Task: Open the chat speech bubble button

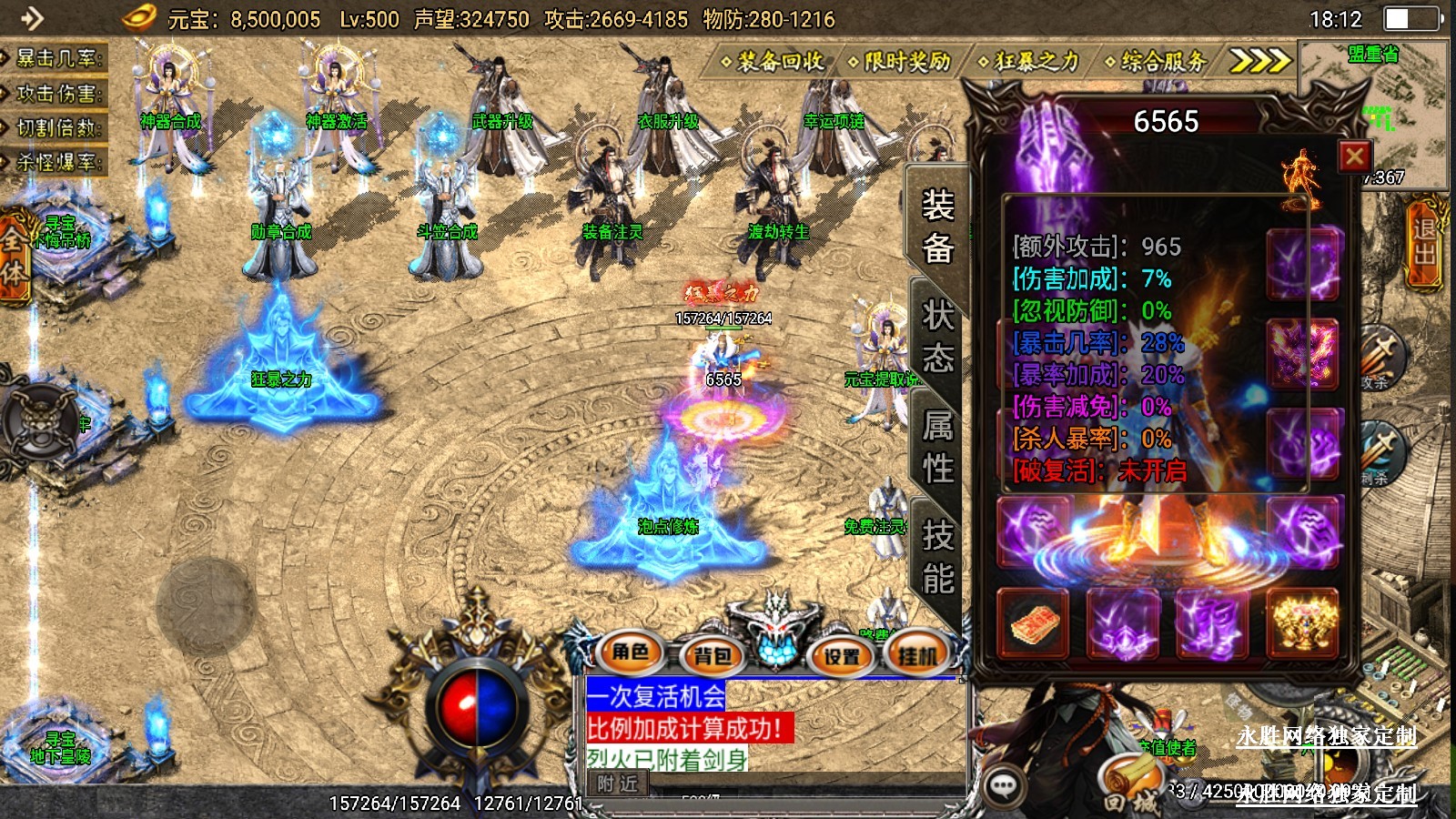Action: tap(1004, 785)
